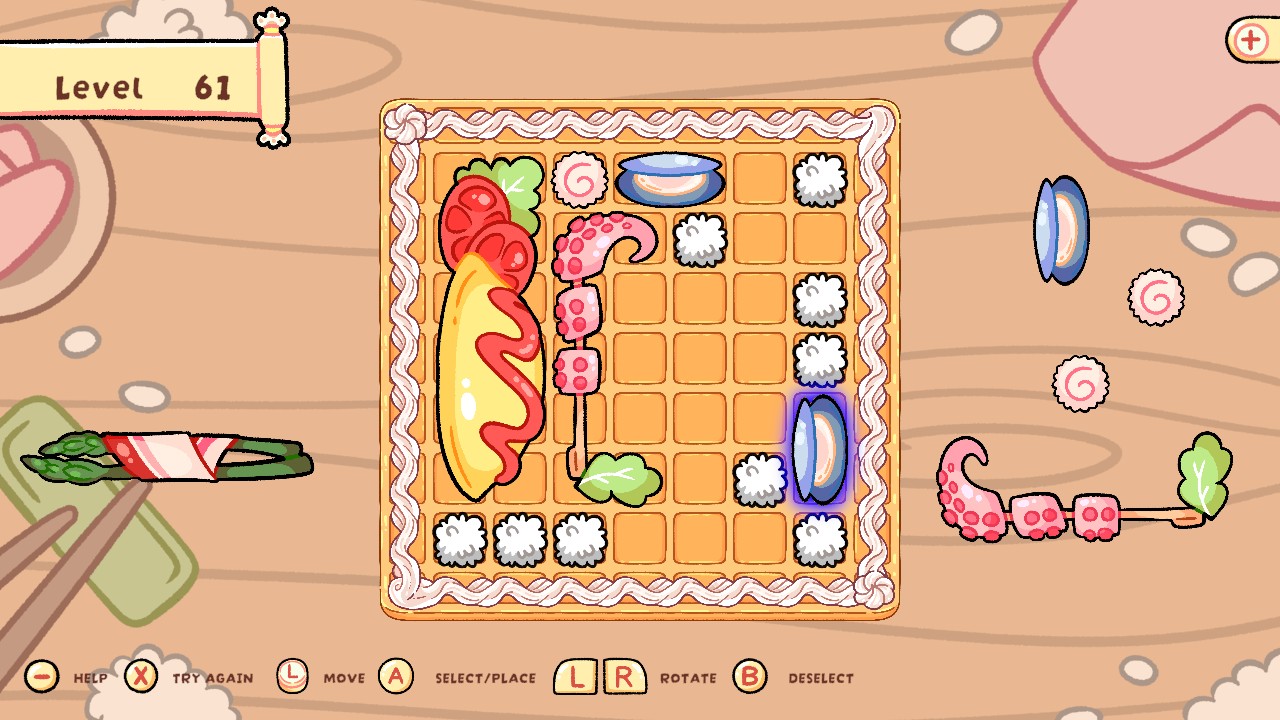Click the Move control stick icon
The height and width of the screenshot is (720, 1280).
[293, 676]
